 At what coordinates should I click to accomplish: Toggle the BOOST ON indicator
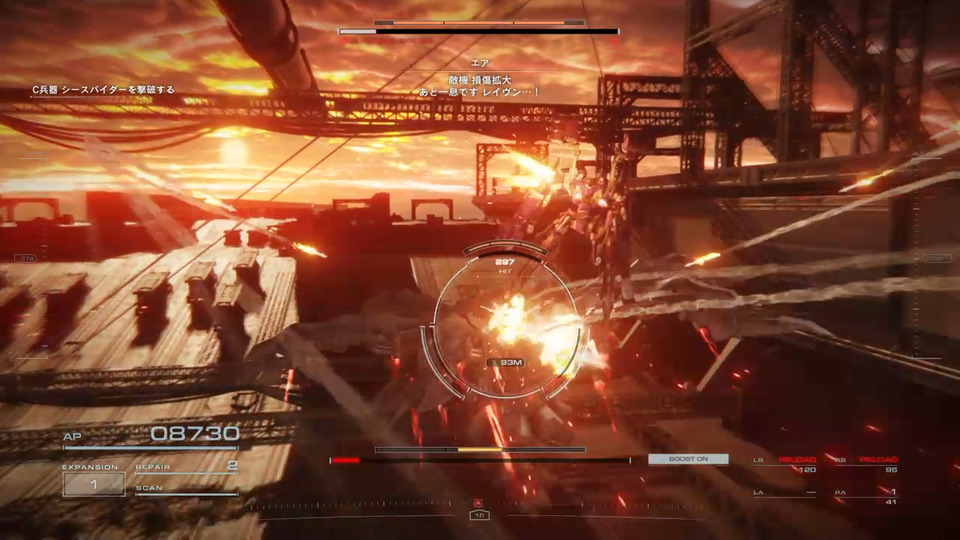coord(688,459)
